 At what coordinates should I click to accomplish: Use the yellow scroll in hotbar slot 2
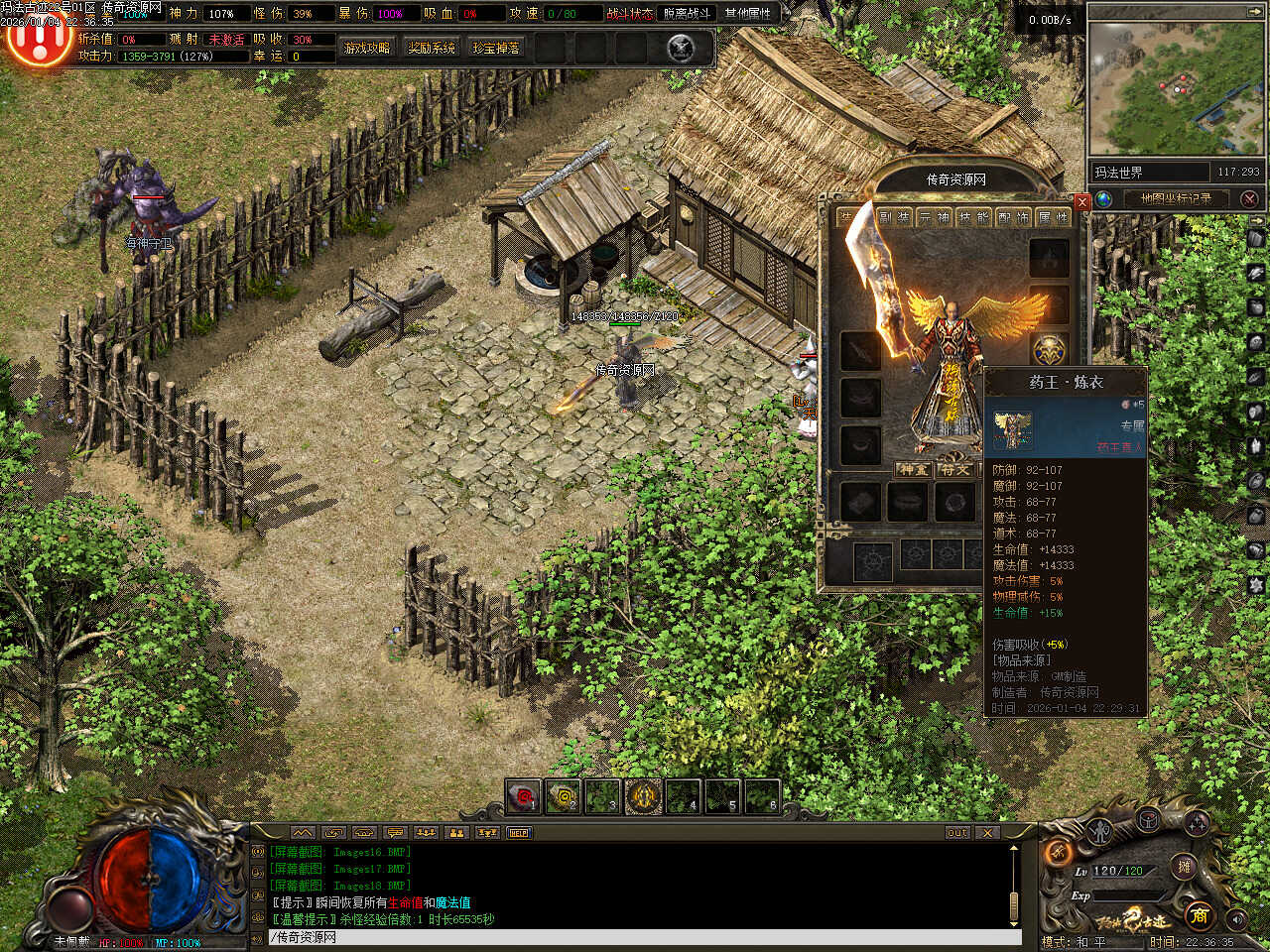click(x=564, y=796)
